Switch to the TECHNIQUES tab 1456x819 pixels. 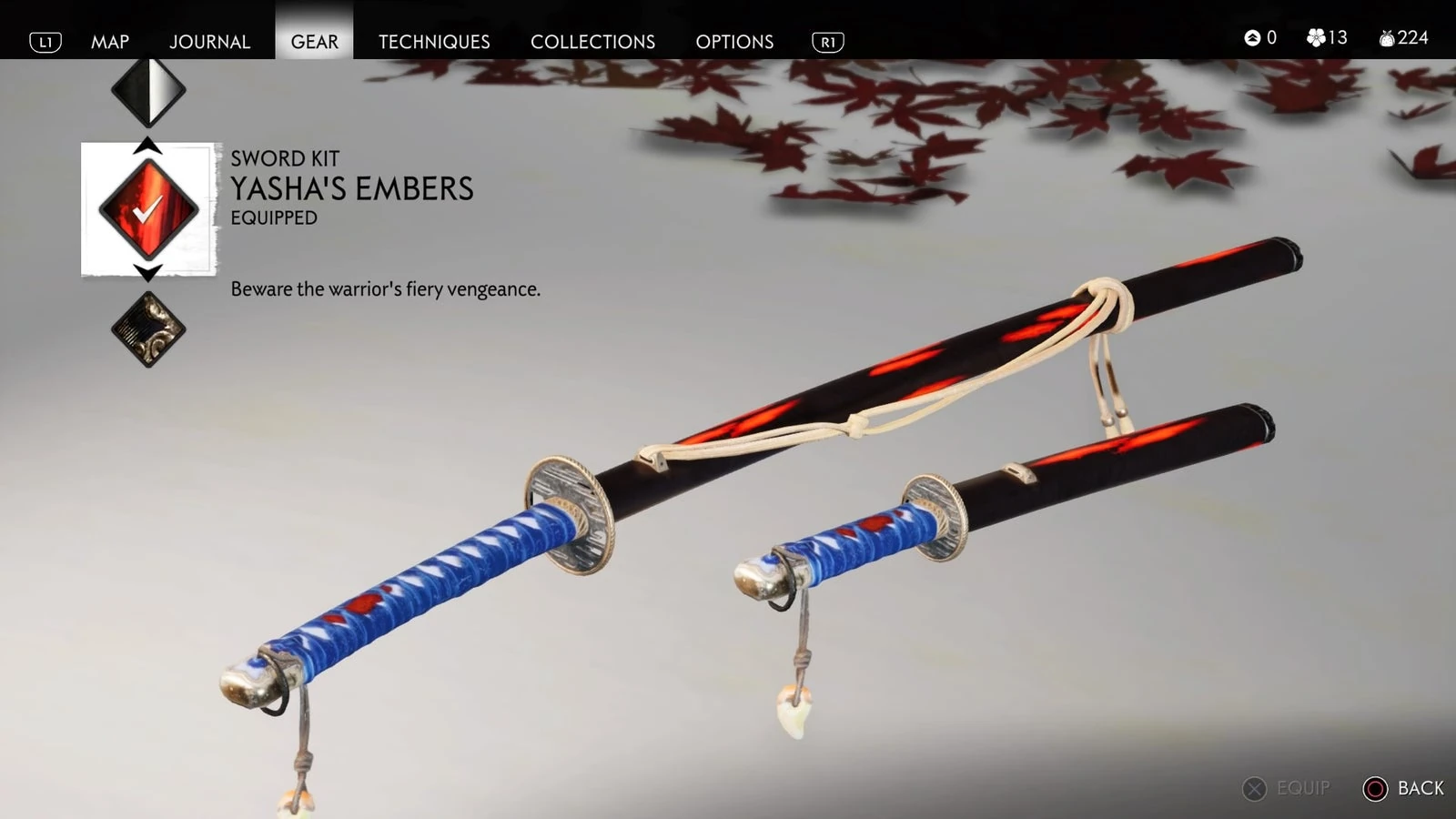[x=433, y=41]
